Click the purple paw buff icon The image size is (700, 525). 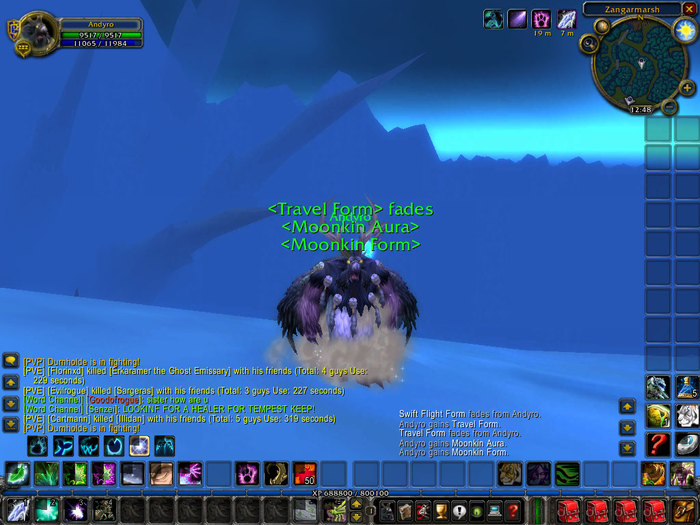541,19
